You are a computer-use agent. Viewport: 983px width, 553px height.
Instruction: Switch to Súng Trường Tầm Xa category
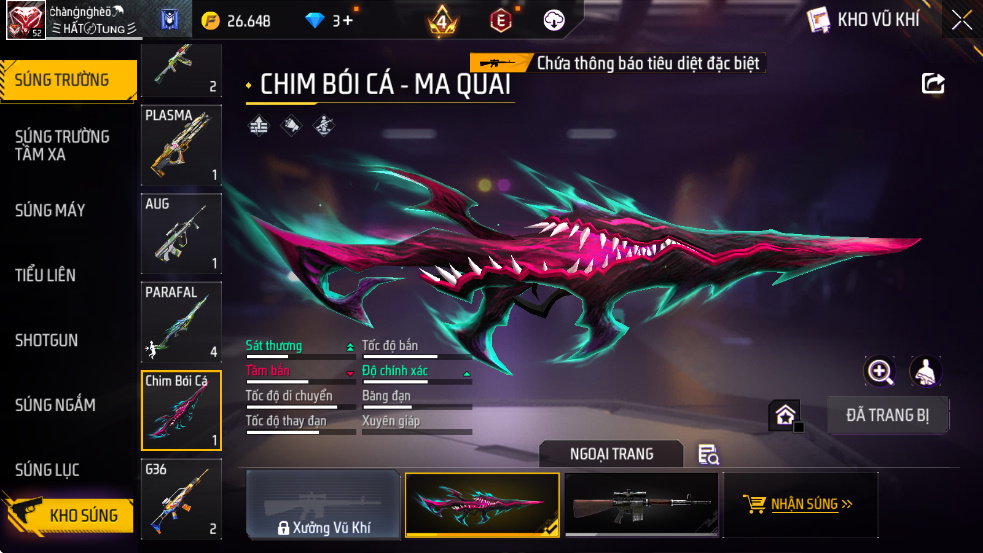point(62,145)
